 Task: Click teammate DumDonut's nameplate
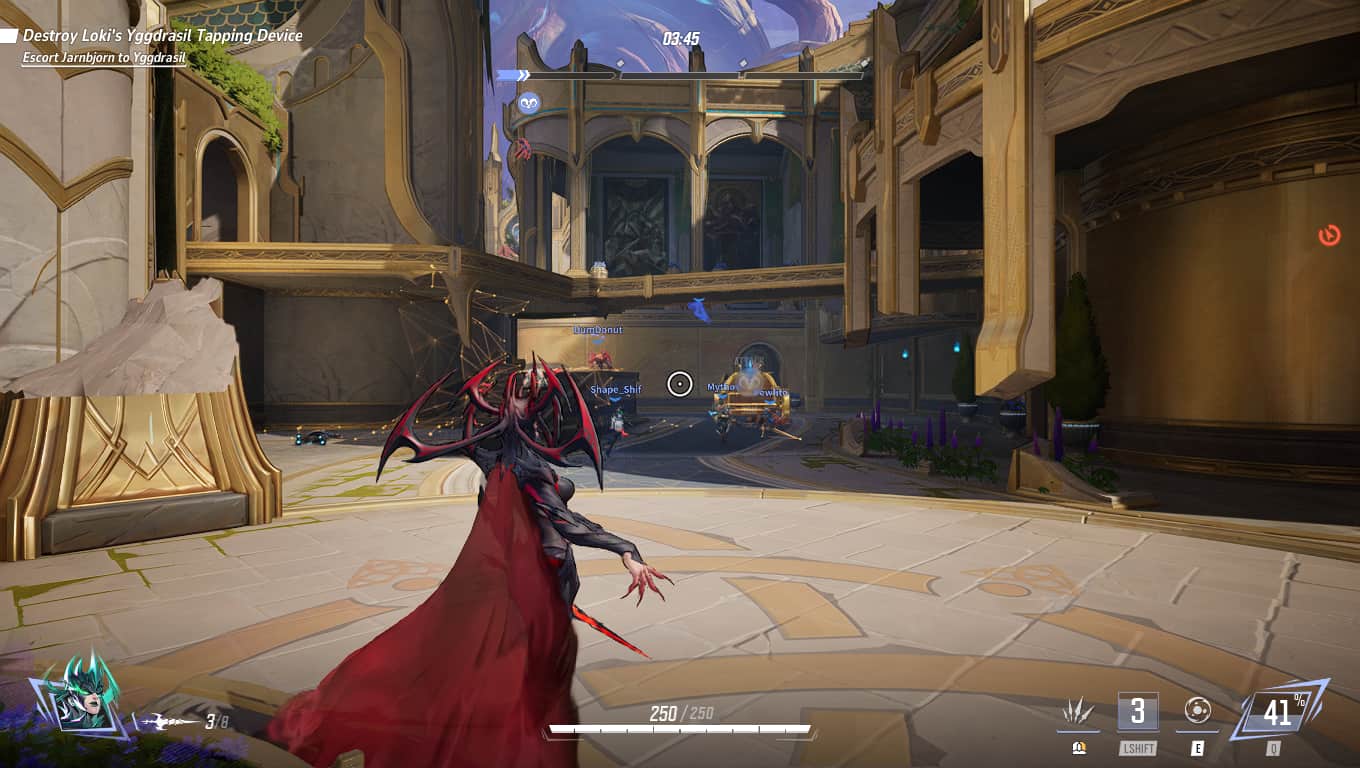coord(596,328)
